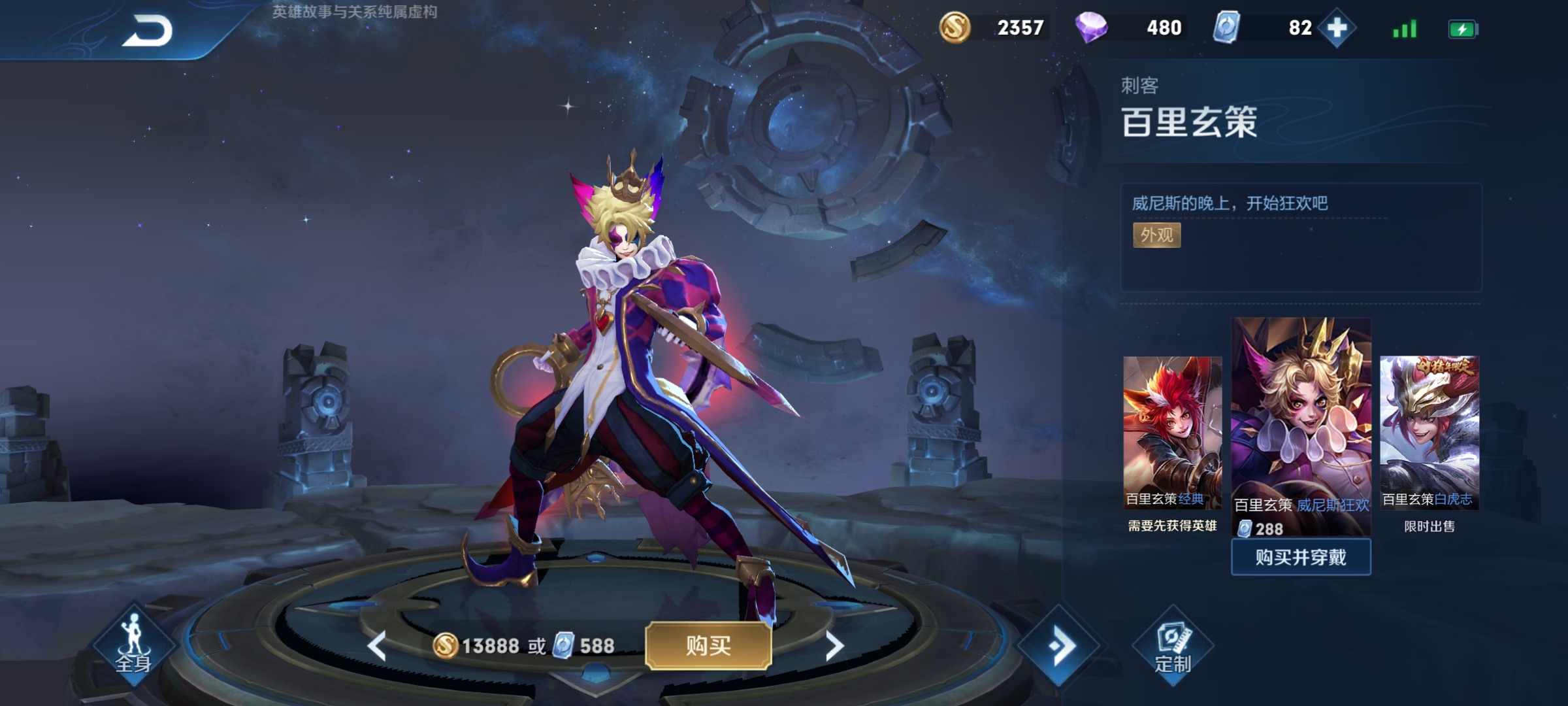Switch to the next hero with right arrow
Image resolution: width=1568 pixels, height=706 pixels.
[834, 646]
